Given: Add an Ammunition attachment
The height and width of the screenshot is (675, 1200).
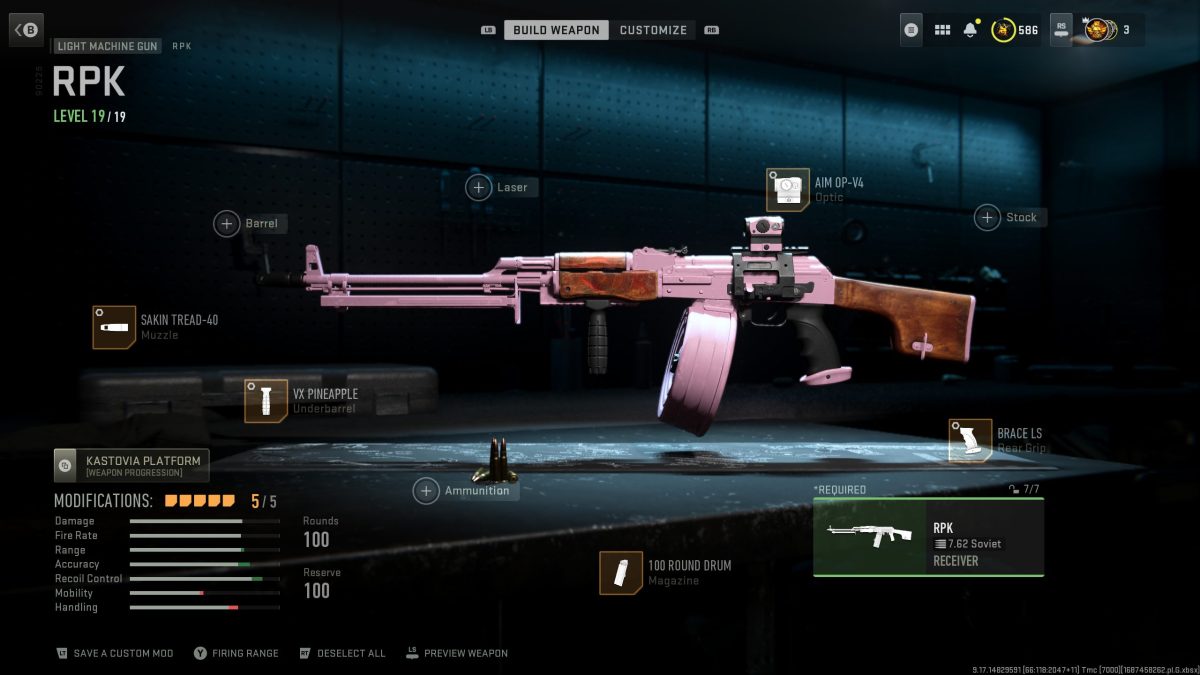Looking at the screenshot, I should [427, 490].
